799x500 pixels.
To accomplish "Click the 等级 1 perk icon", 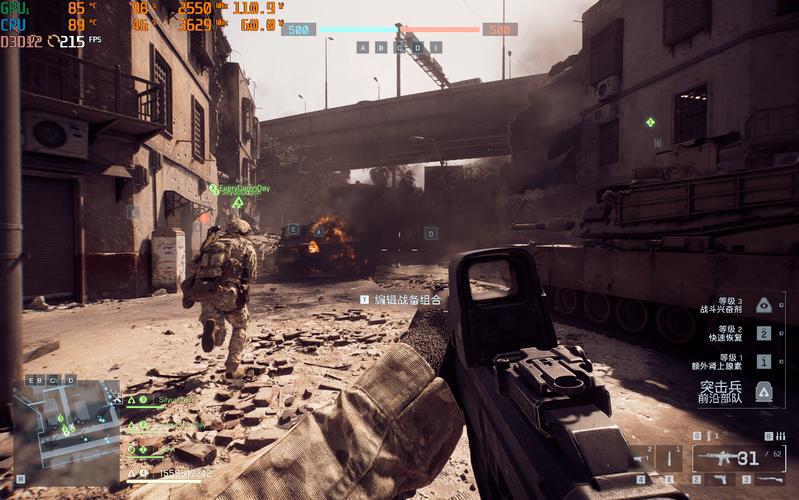I will [763, 362].
